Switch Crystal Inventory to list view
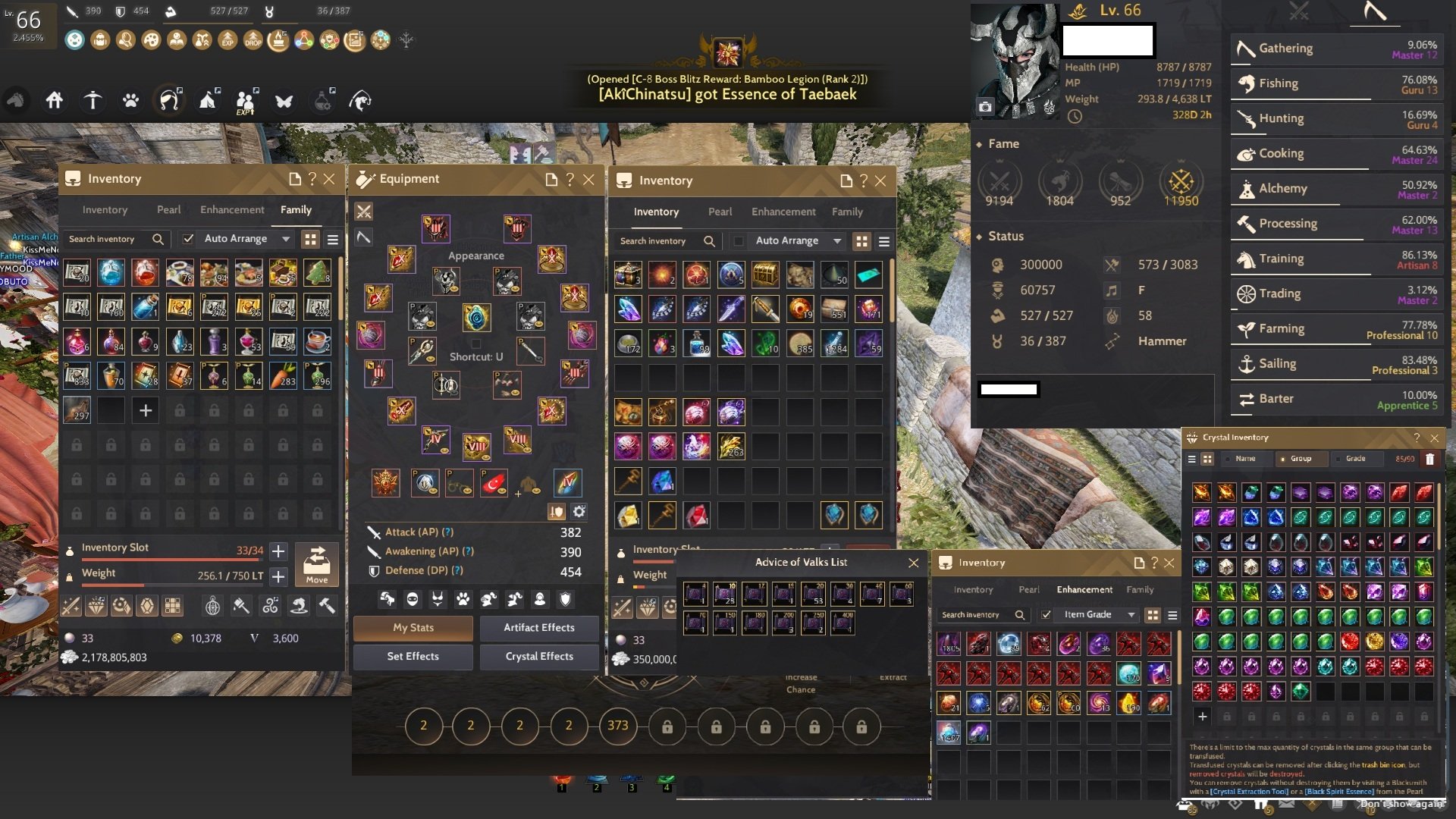1456x819 pixels. pyautogui.click(x=1192, y=458)
